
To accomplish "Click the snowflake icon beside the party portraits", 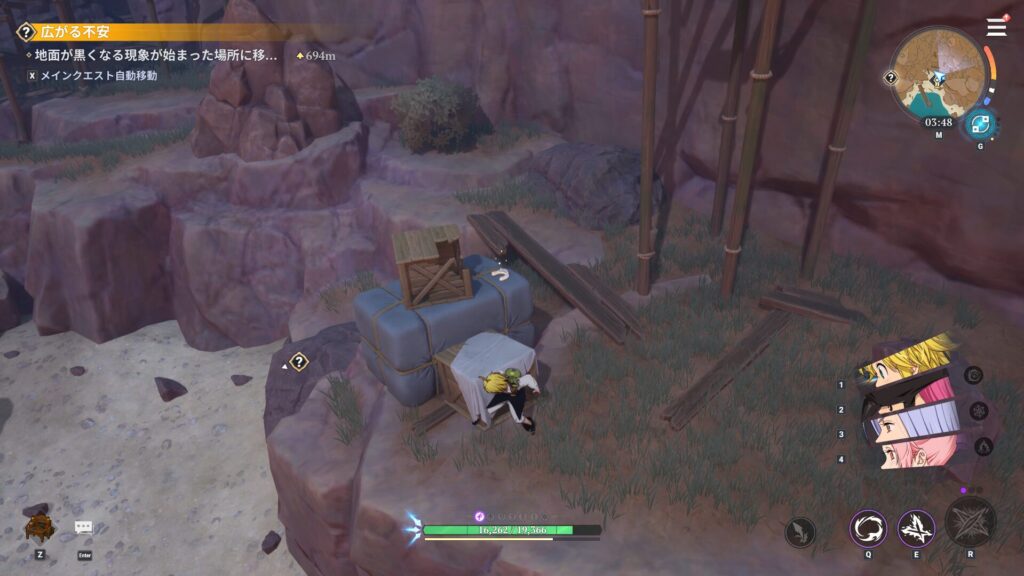I will point(979,411).
